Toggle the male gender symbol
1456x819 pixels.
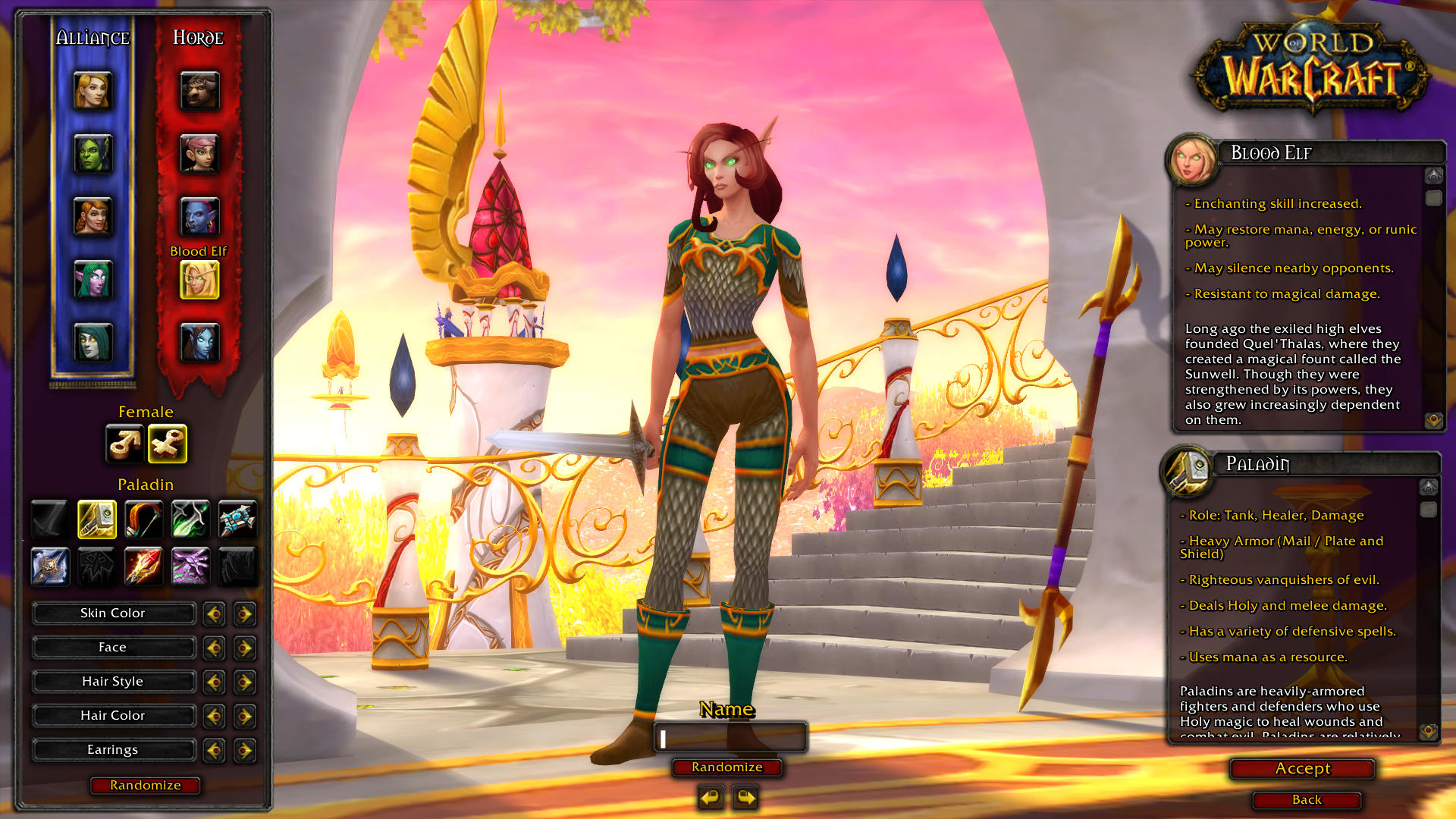tap(125, 444)
